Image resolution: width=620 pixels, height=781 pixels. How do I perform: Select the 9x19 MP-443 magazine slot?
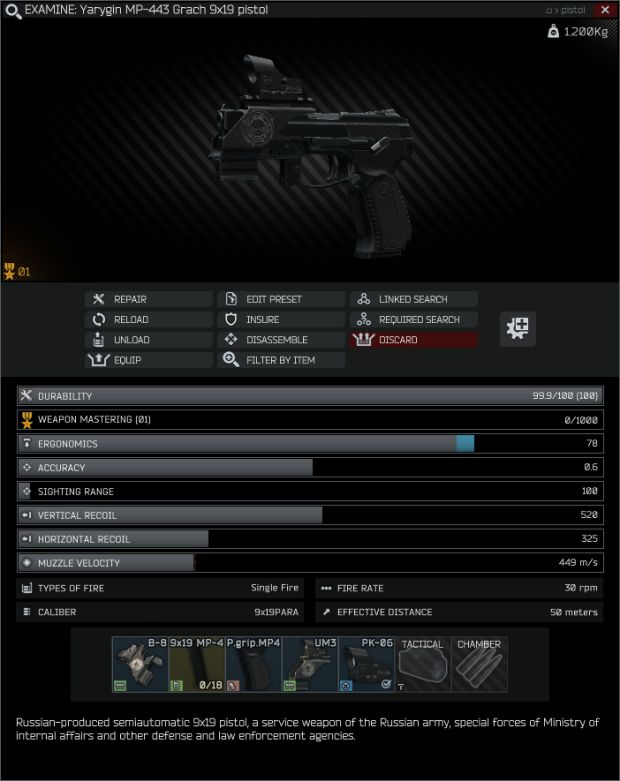pyautogui.click(x=196, y=664)
